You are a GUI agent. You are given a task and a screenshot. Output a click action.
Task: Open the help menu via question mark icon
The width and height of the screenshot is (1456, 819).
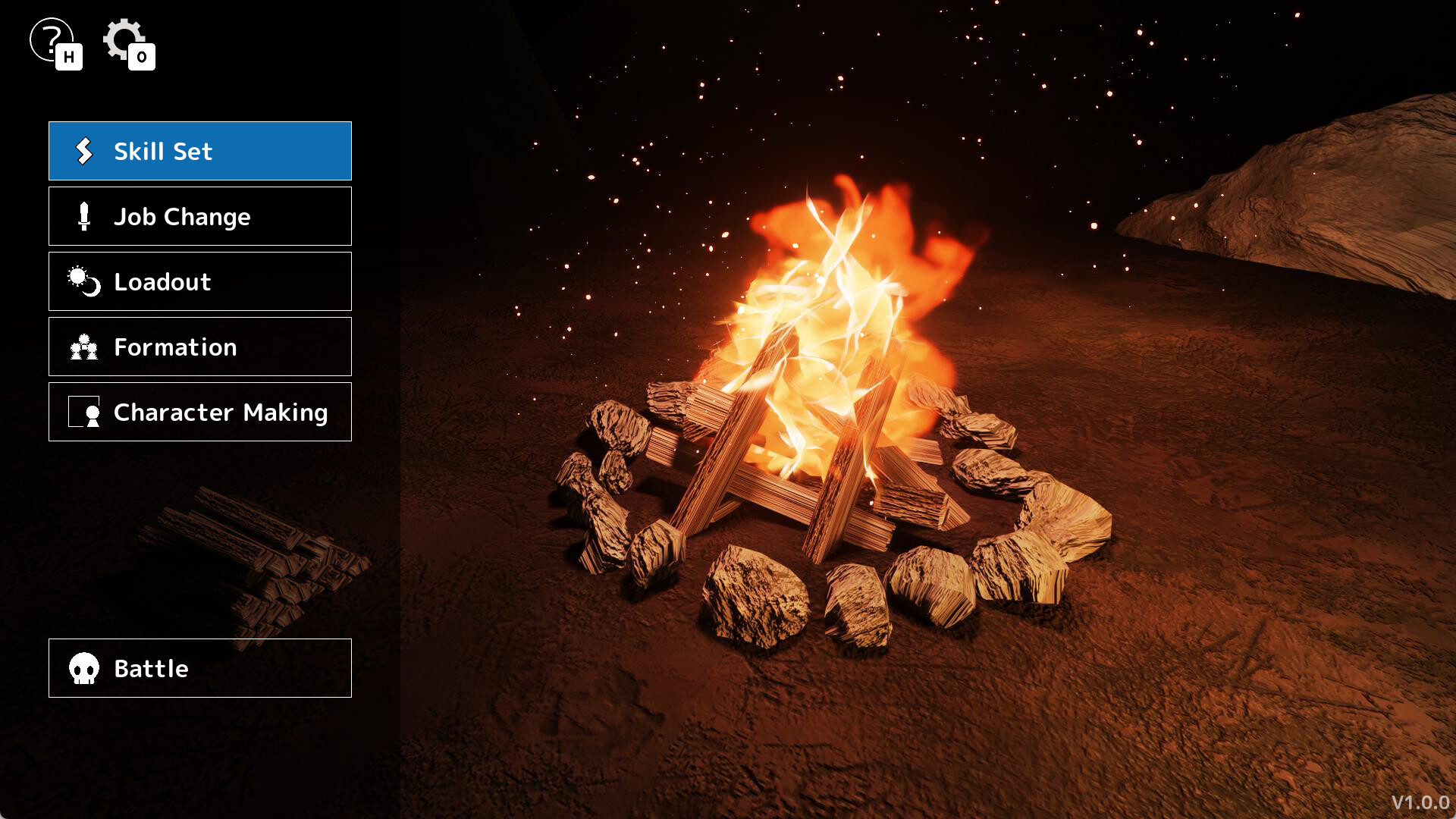point(50,36)
